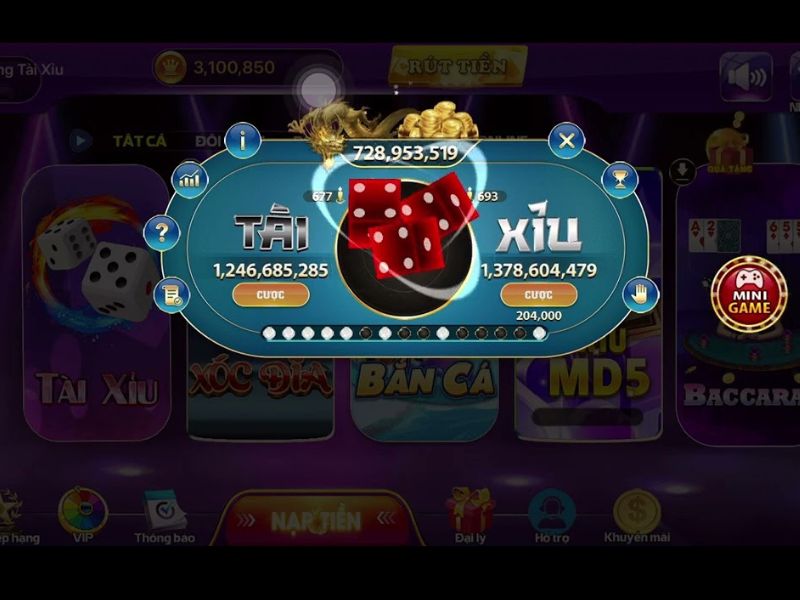The width and height of the screenshot is (800, 600).
Task: Tap the Nạp Tiền deposit button
Action: click(316, 520)
